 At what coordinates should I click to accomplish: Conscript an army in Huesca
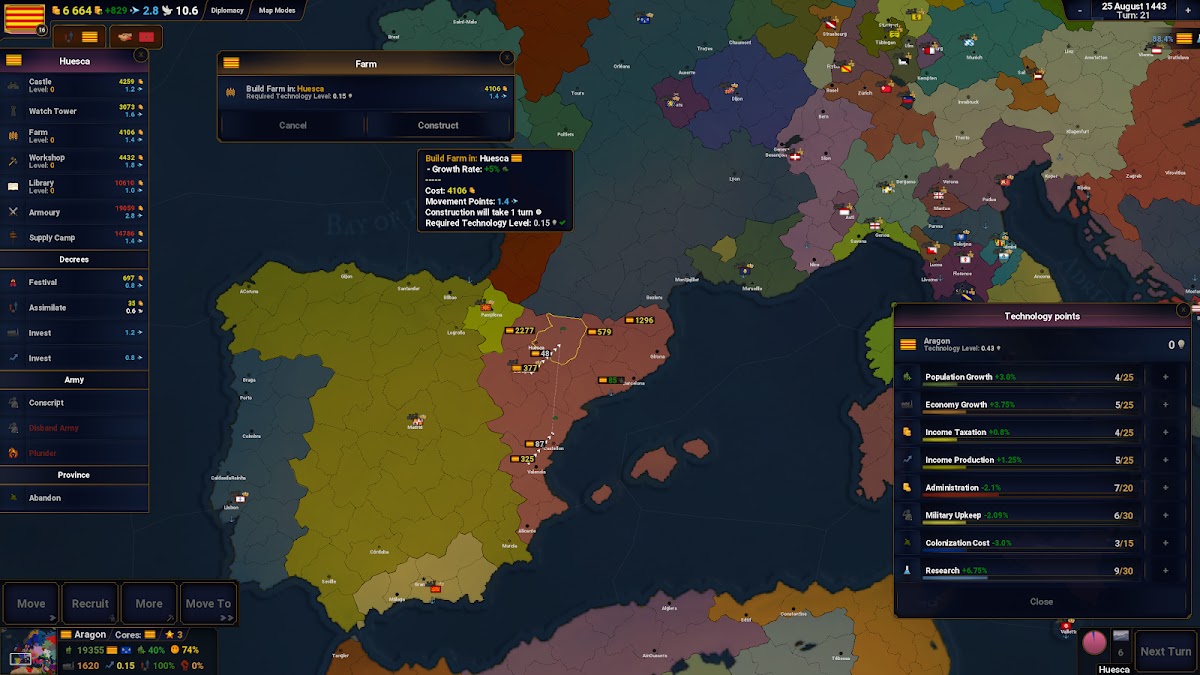75,403
